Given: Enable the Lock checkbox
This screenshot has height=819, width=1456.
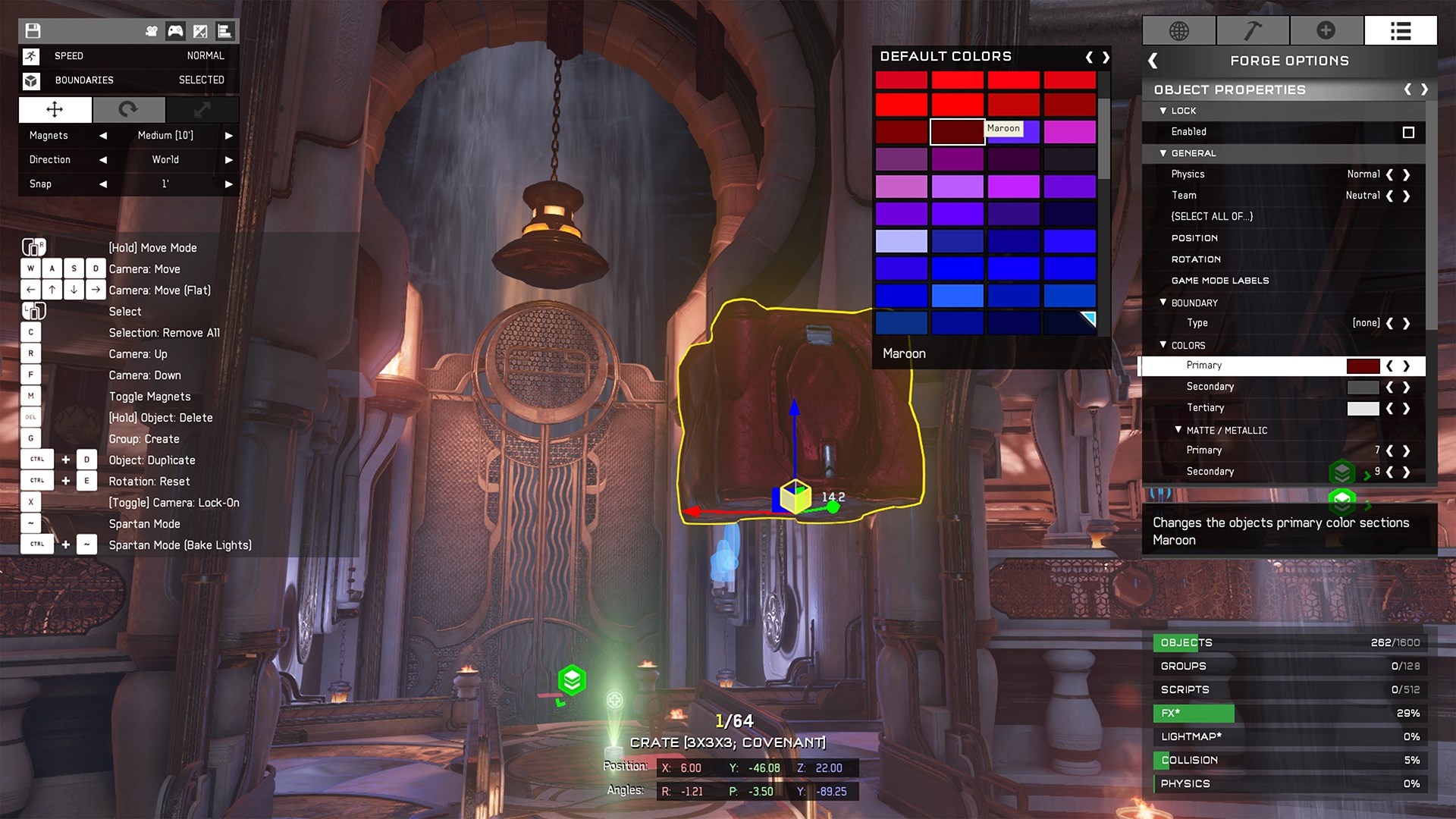Looking at the screenshot, I should click(x=1409, y=132).
